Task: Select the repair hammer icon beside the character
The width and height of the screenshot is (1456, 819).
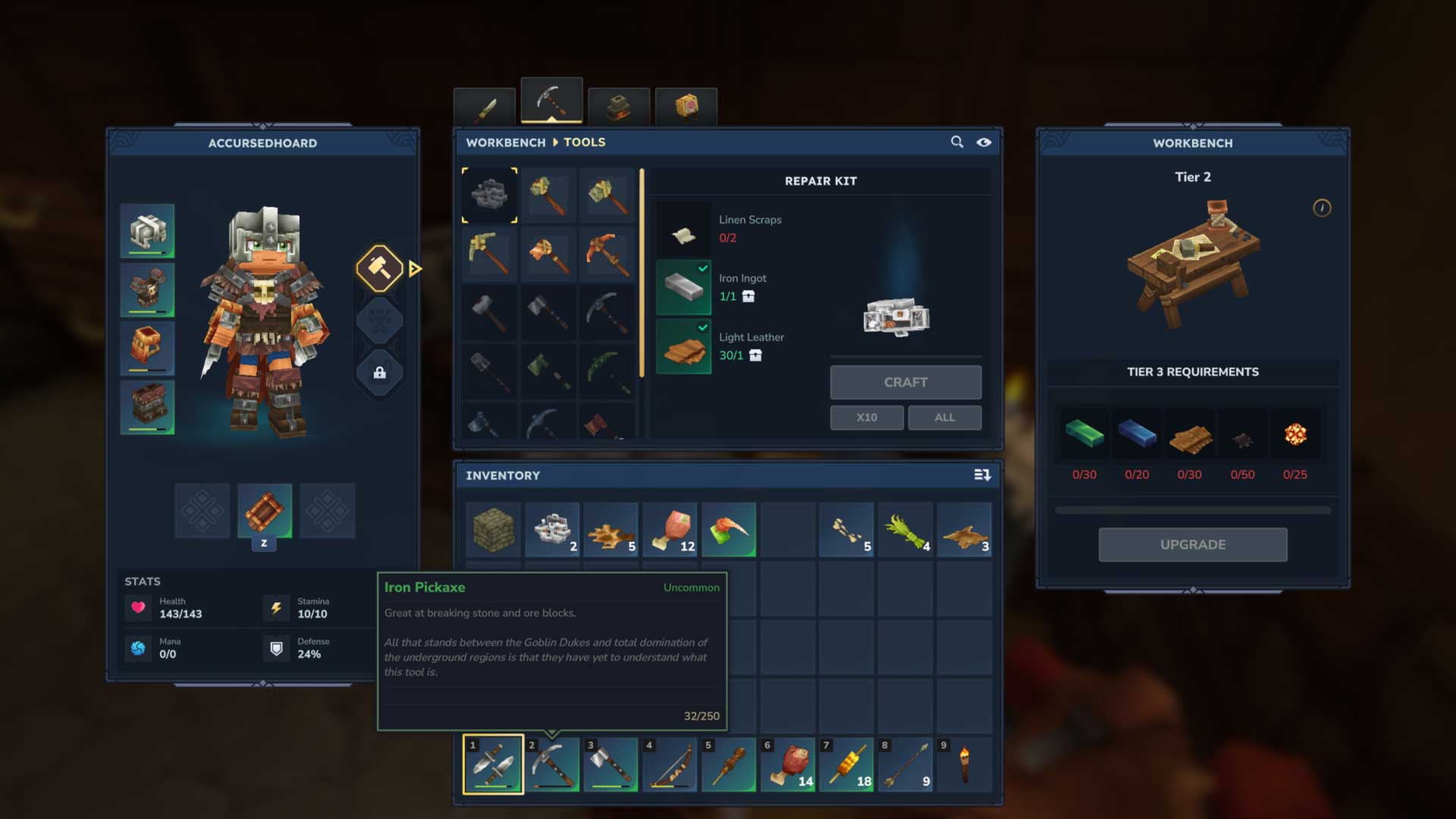Action: (x=379, y=268)
